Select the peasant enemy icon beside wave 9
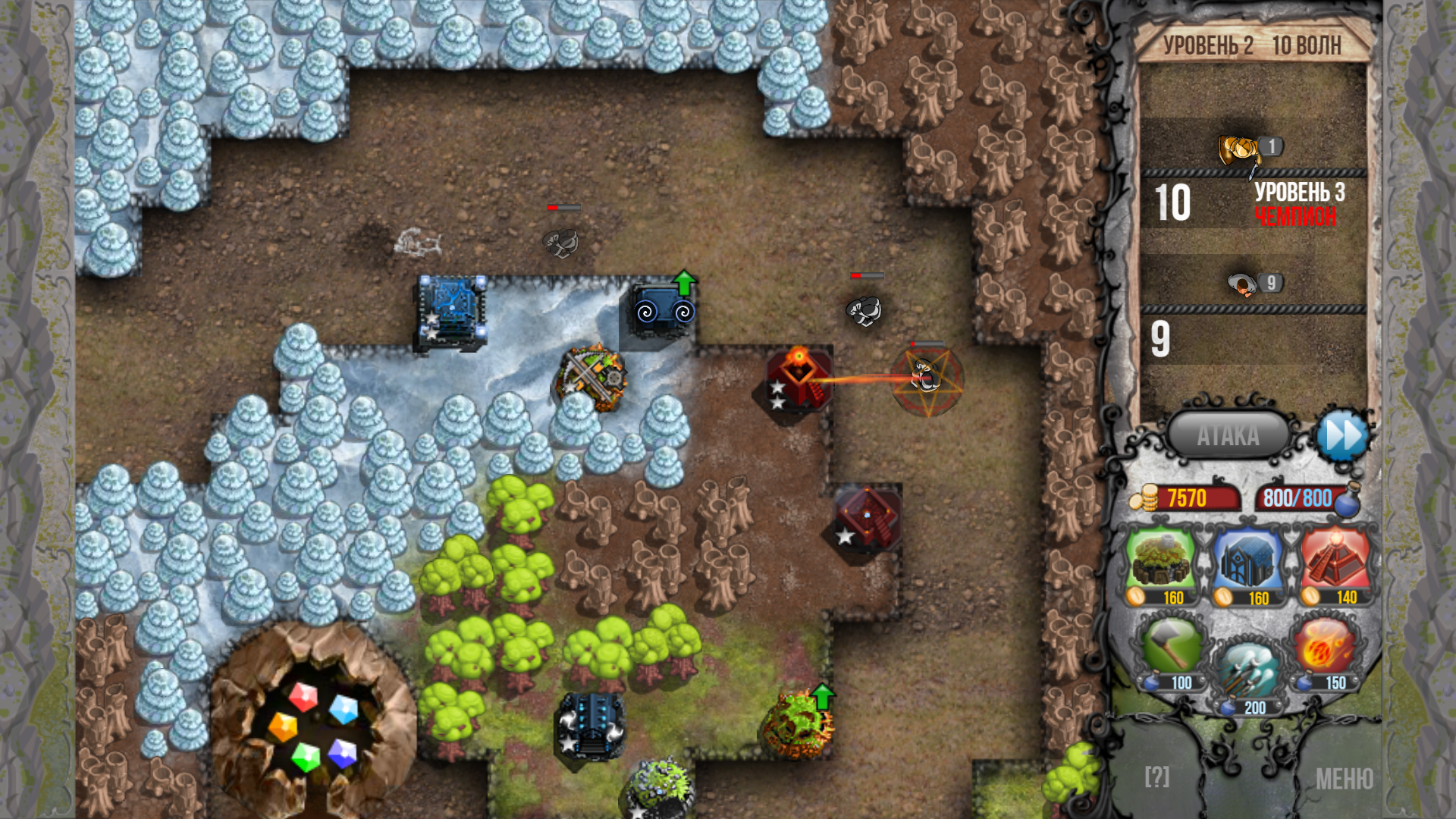Image resolution: width=1456 pixels, height=819 pixels. pyautogui.click(x=1241, y=281)
